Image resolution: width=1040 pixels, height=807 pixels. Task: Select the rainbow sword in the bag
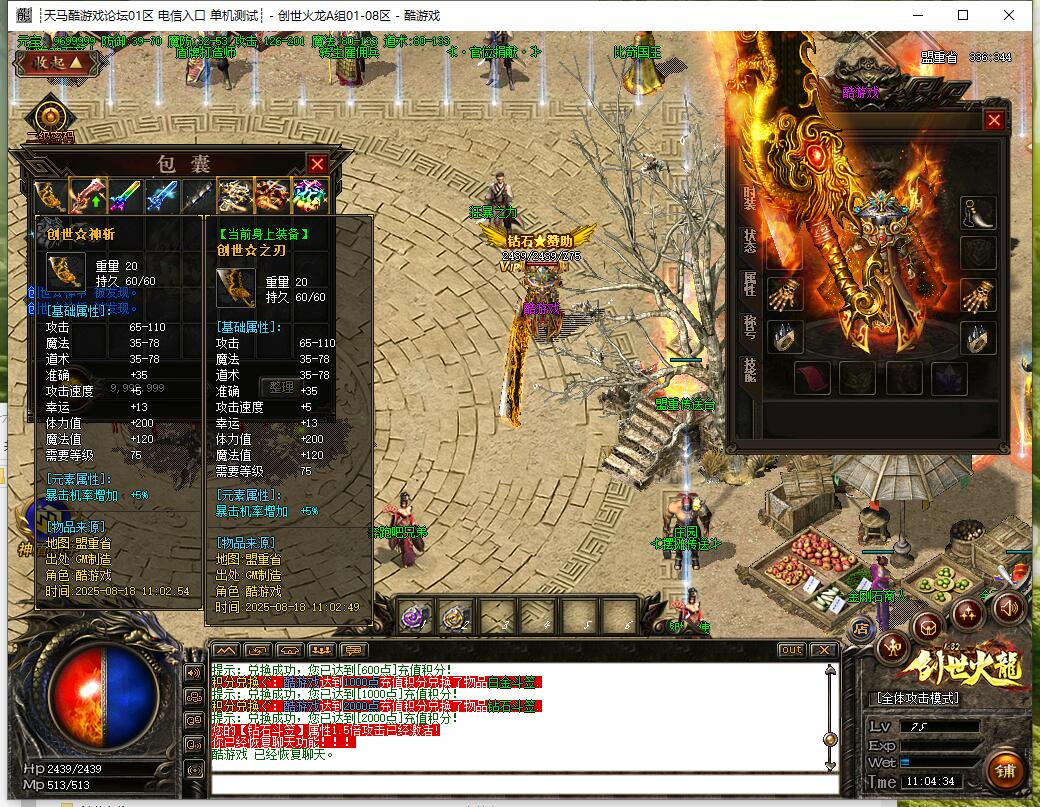click(x=126, y=195)
